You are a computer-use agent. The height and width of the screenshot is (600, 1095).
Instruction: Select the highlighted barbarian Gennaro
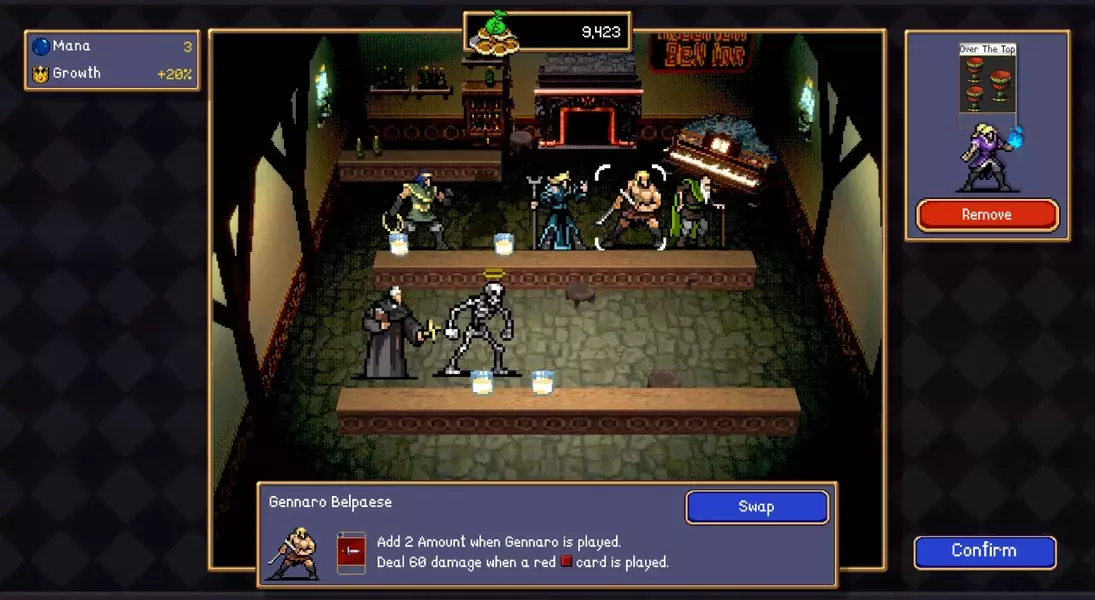[631, 208]
